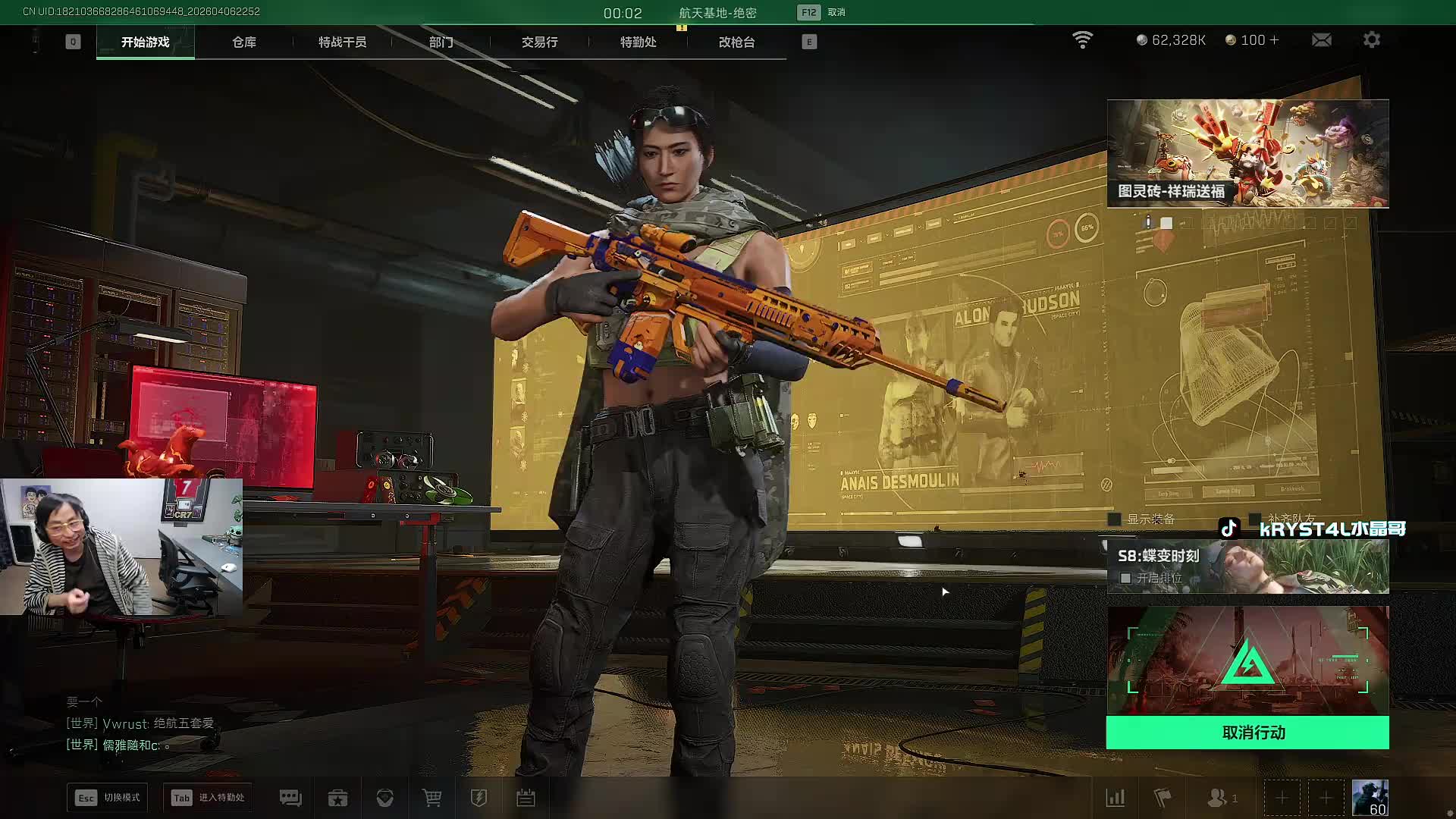Click the calendar icon in bottom bar
Screen dimensions: 1456x819
[x=526, y=798]
